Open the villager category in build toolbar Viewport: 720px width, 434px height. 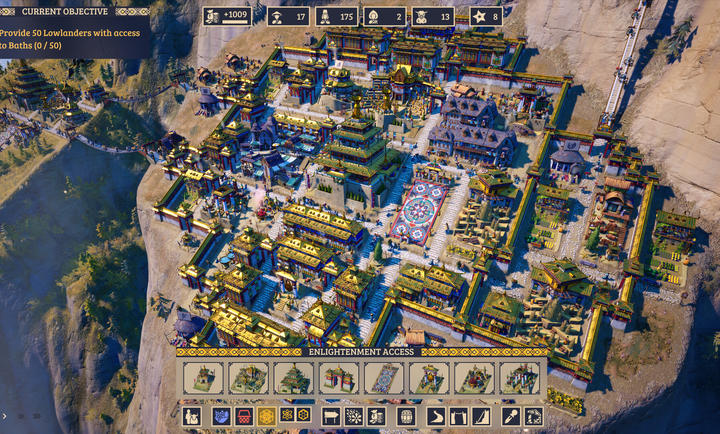(192, 416)
